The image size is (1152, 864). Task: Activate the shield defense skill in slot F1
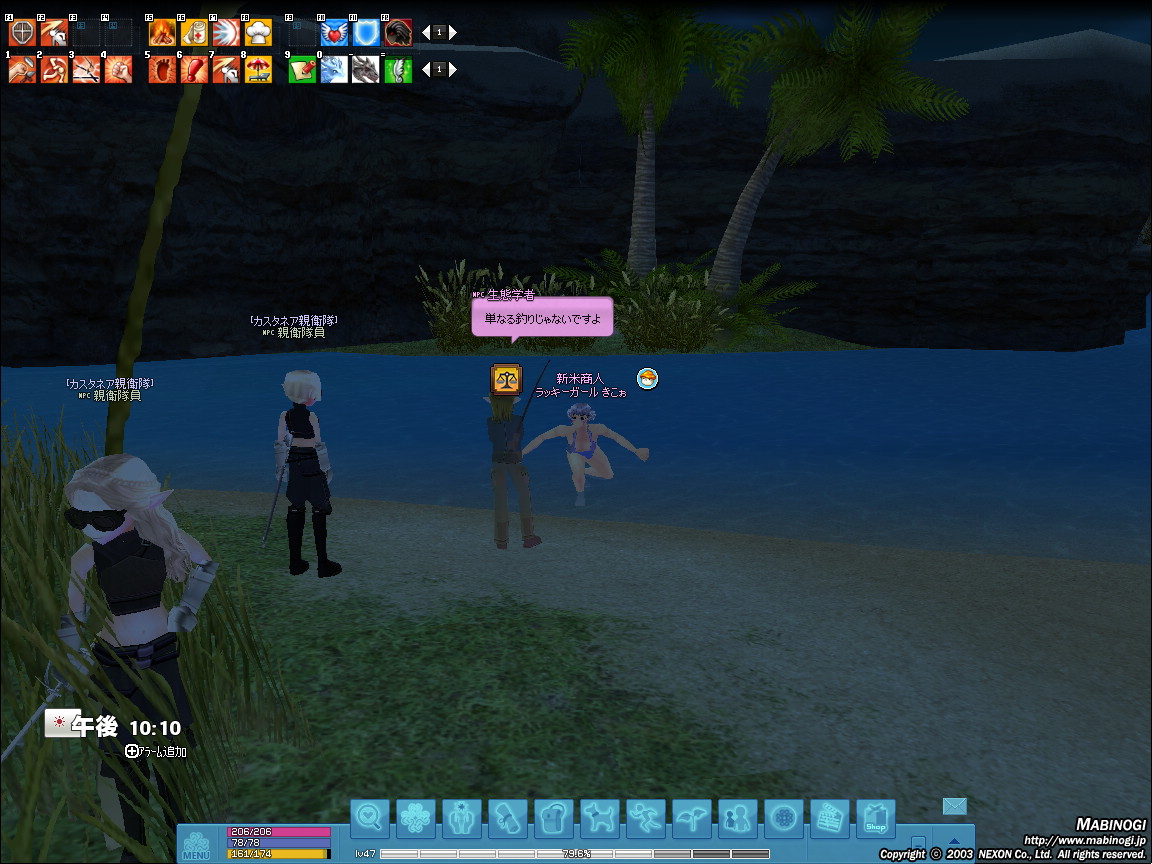(x=22, y=33)
